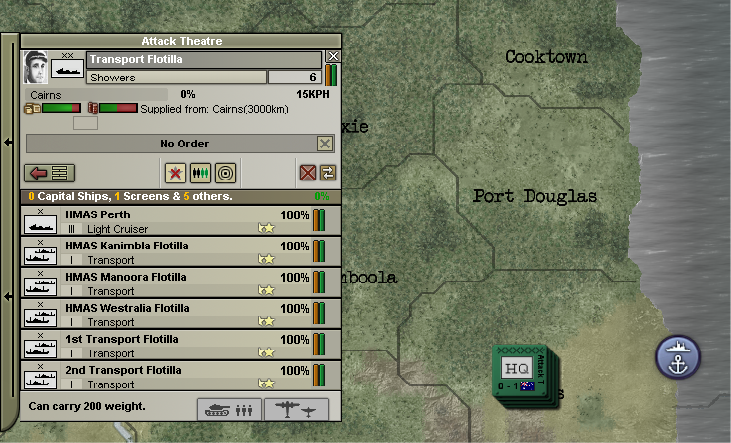Open the green ships formation button

(x=200, y=173)
